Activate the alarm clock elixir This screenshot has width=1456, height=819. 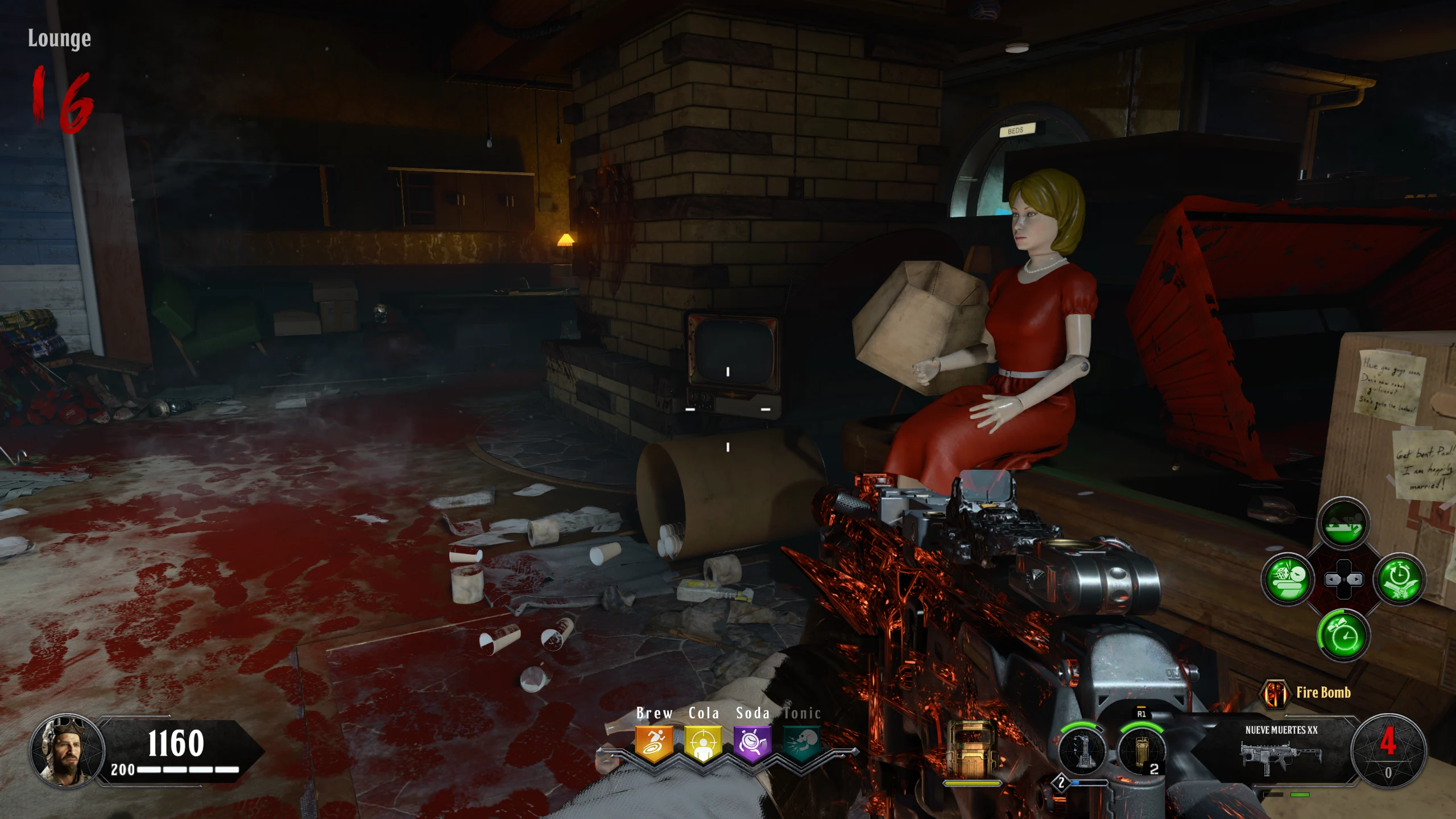coord(1343,635)
